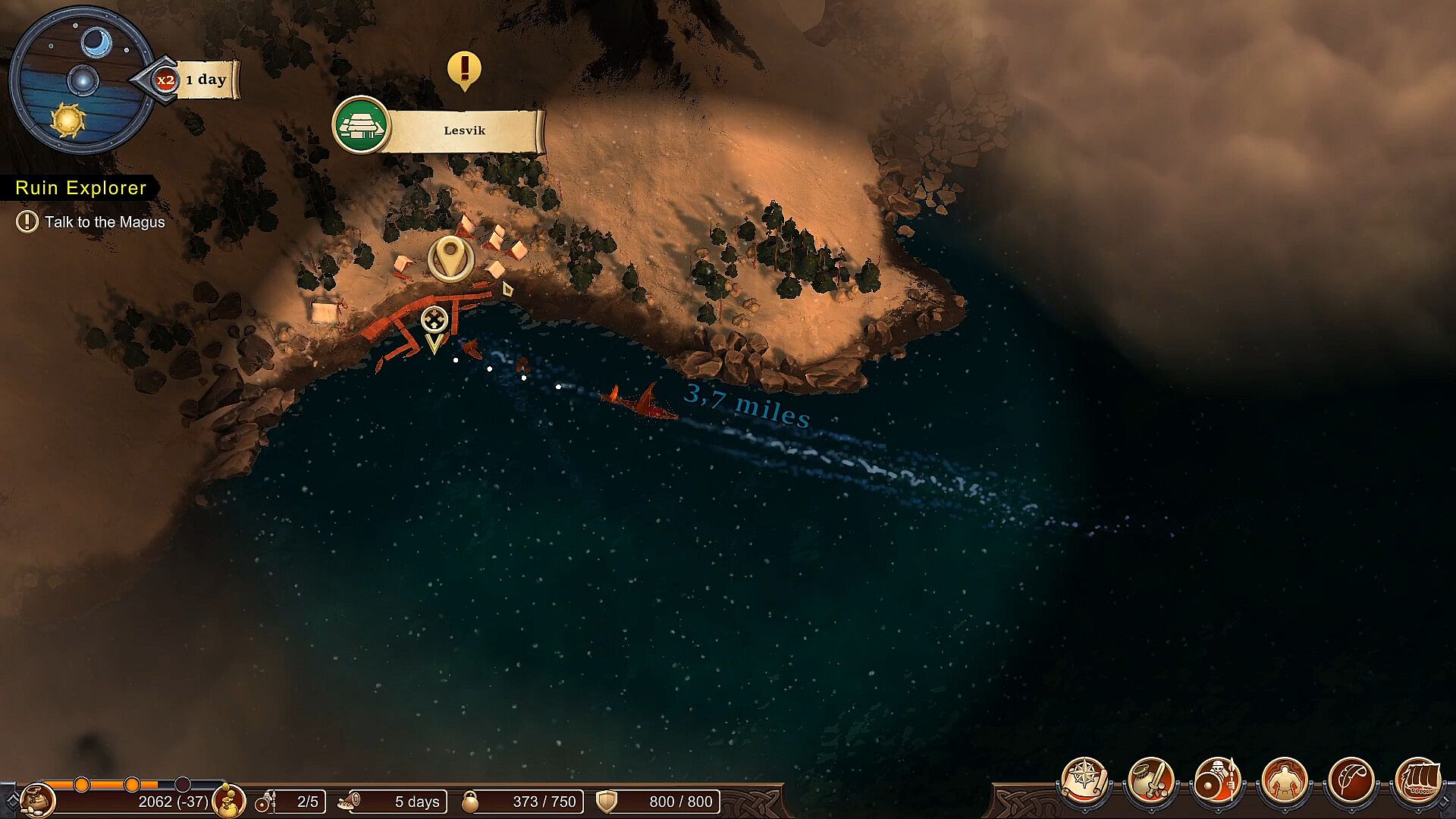The image size is (1456, 819).
Task: Click the harbor anchor point marker
Action: click(434, 321)
